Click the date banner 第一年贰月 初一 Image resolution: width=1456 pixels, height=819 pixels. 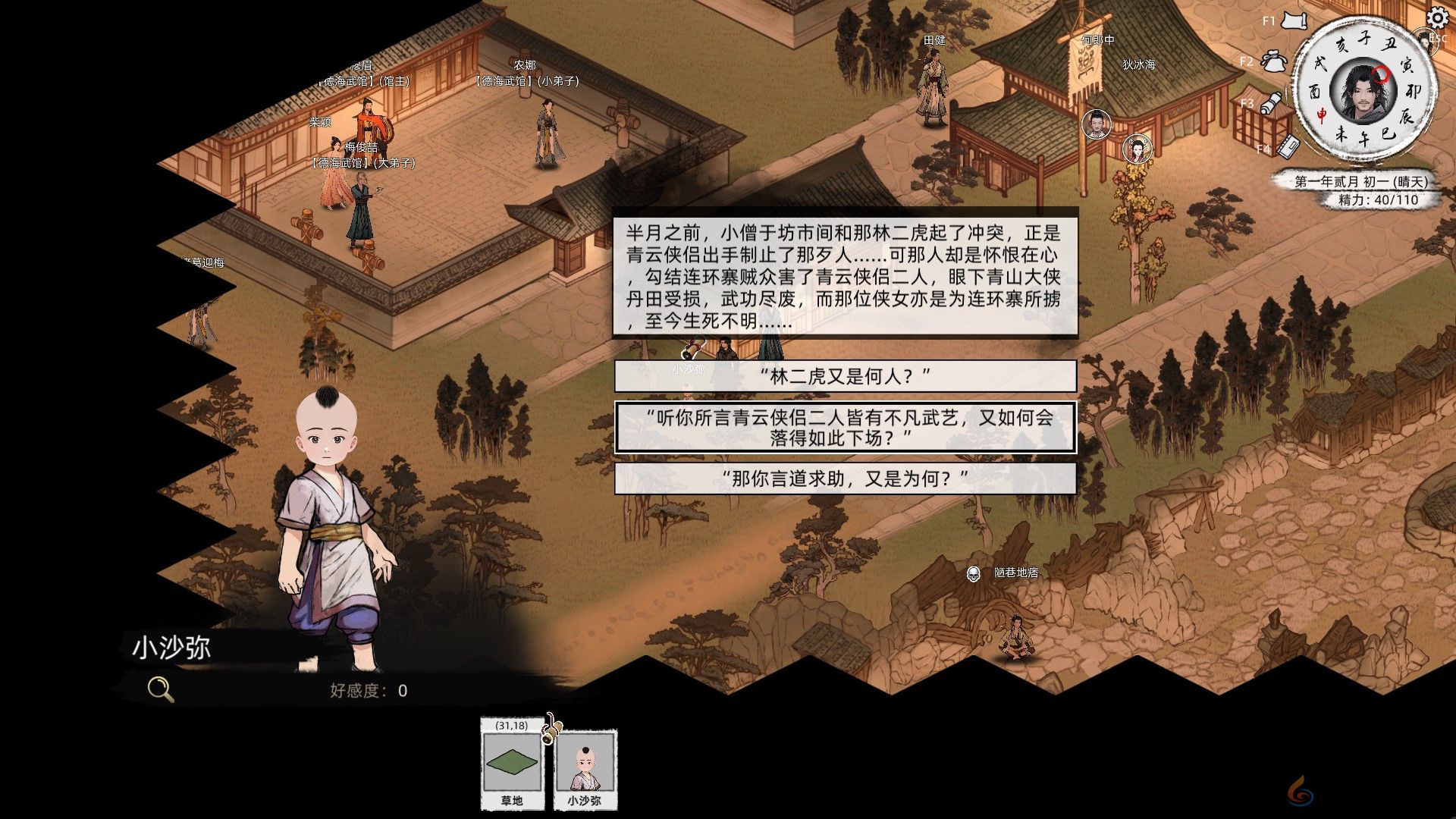point(1363,182)
